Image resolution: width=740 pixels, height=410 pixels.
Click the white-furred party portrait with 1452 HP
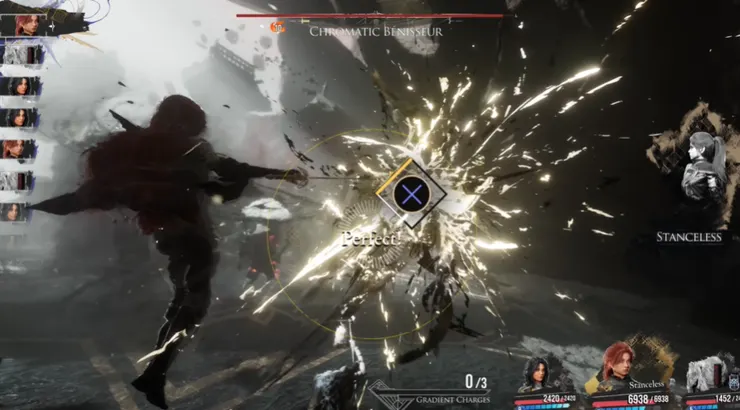point(710,373)
